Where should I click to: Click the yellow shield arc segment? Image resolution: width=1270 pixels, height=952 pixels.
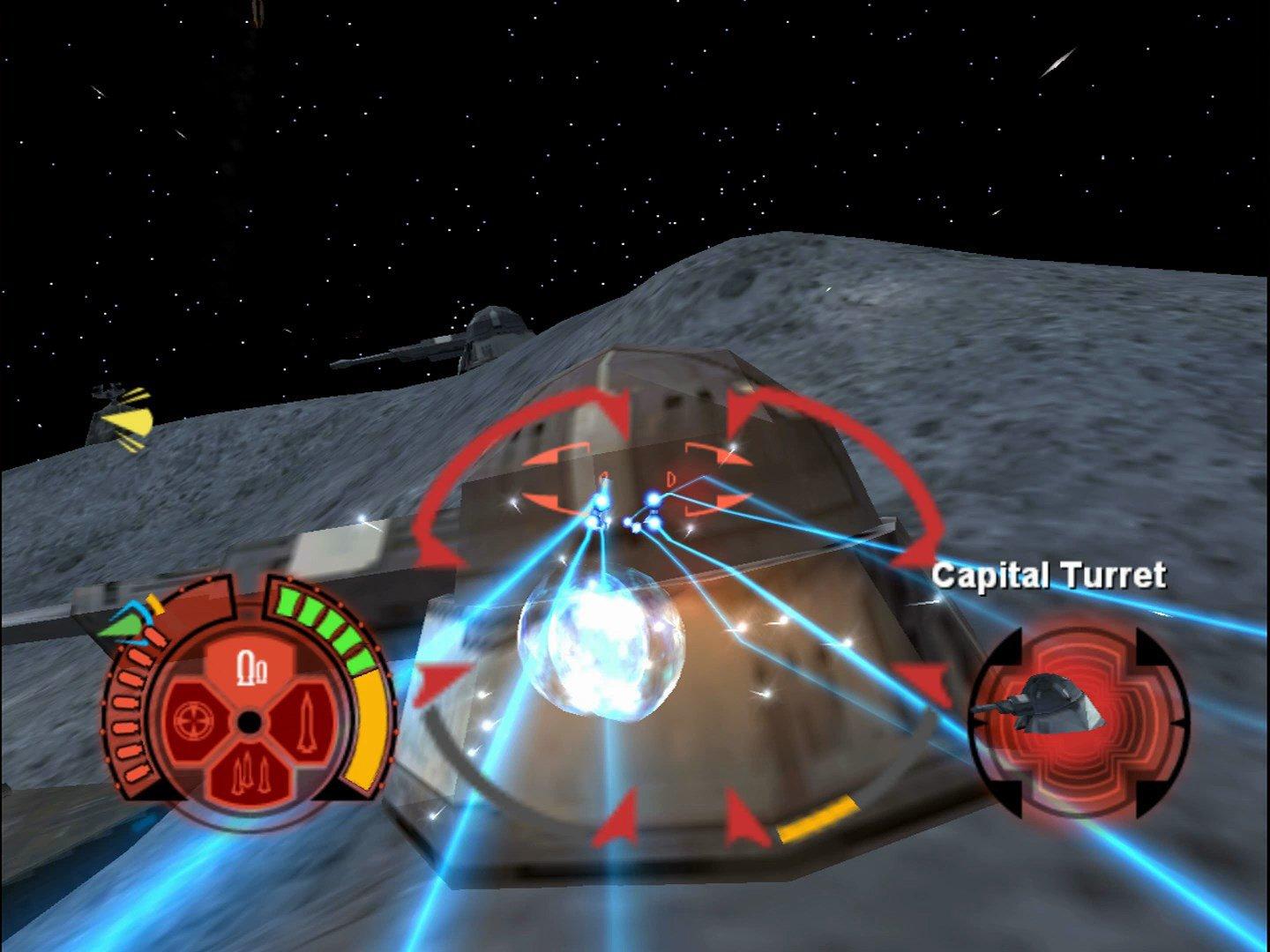tap(367, 726)
